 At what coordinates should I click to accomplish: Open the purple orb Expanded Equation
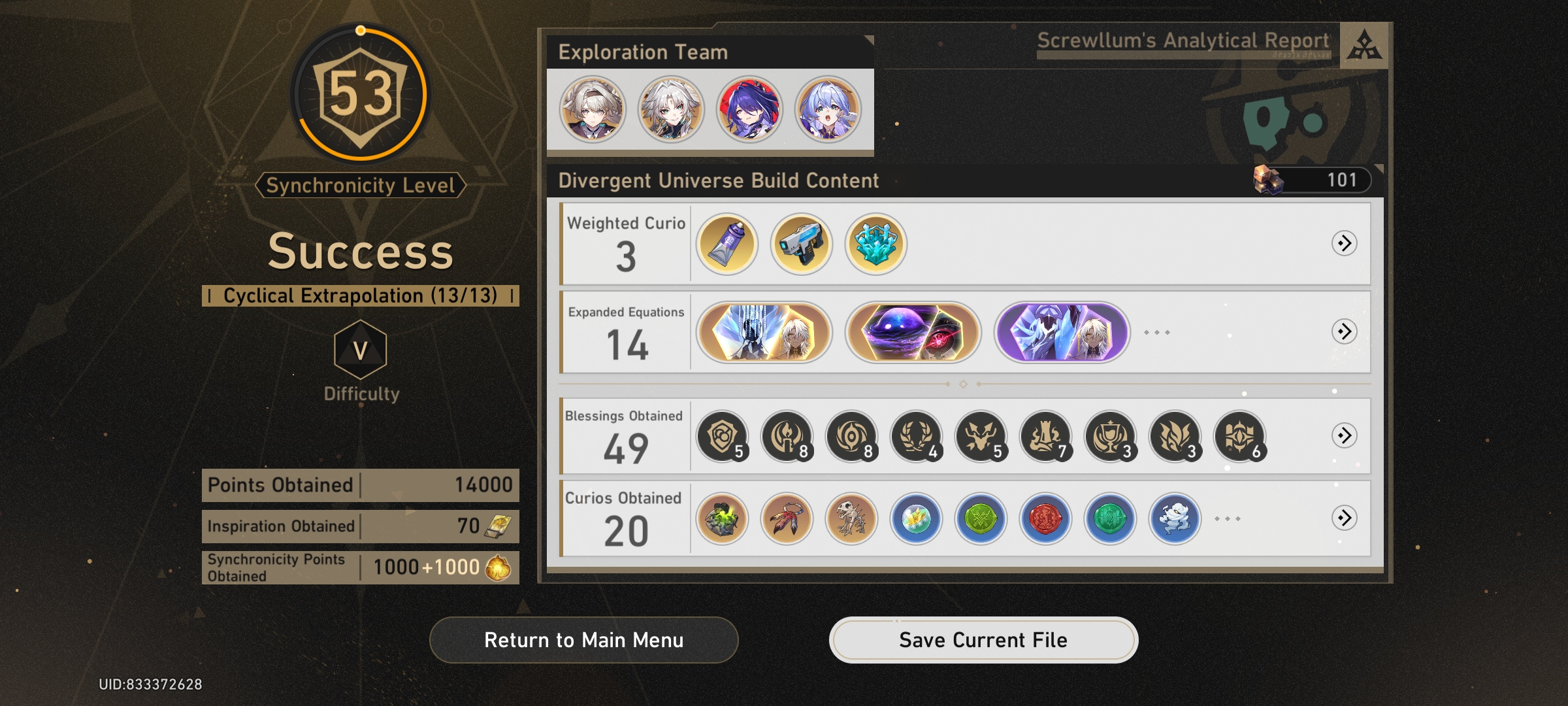click(x=913, y=333)
